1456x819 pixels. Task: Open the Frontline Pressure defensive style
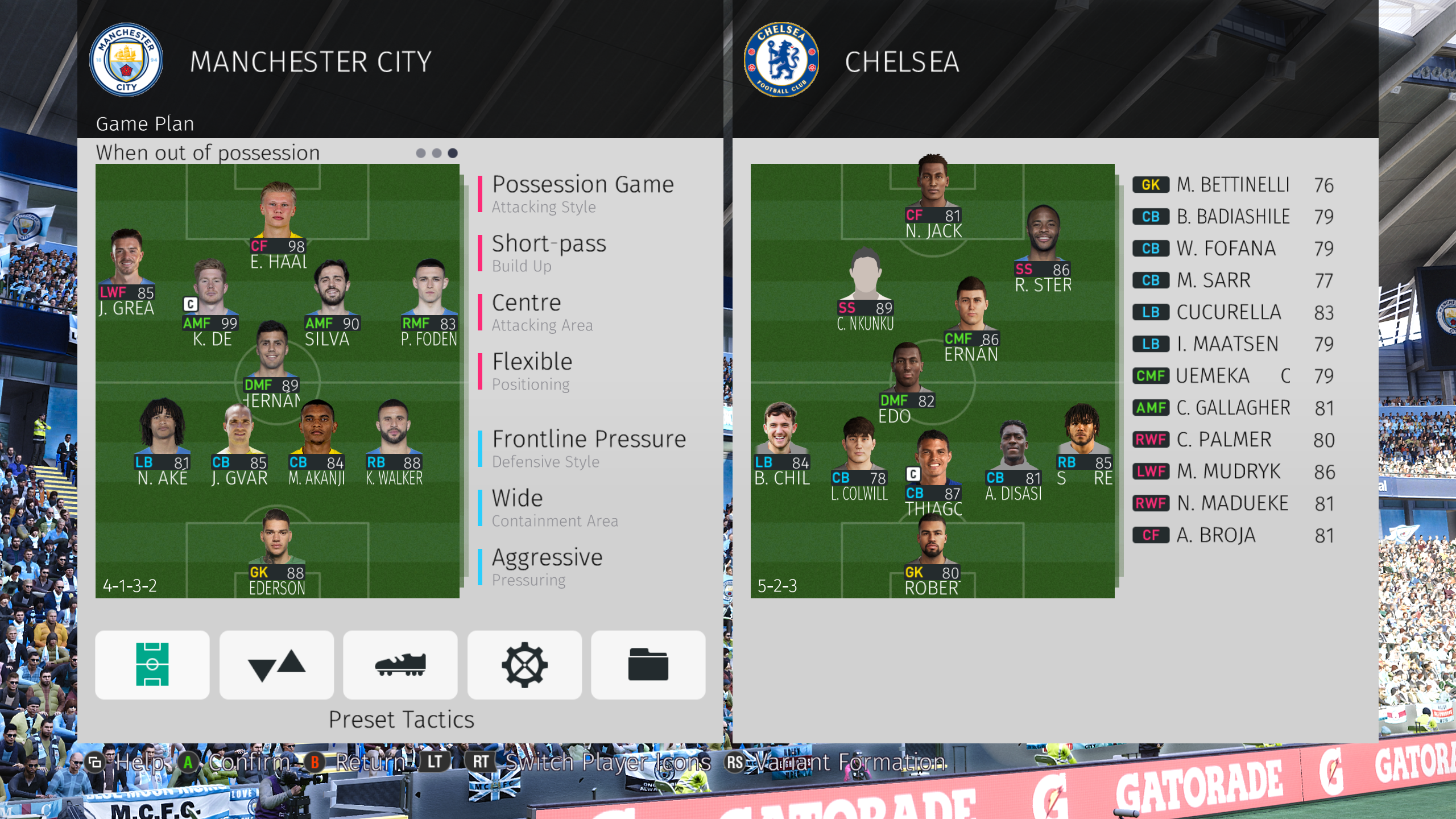click(589, 448)
